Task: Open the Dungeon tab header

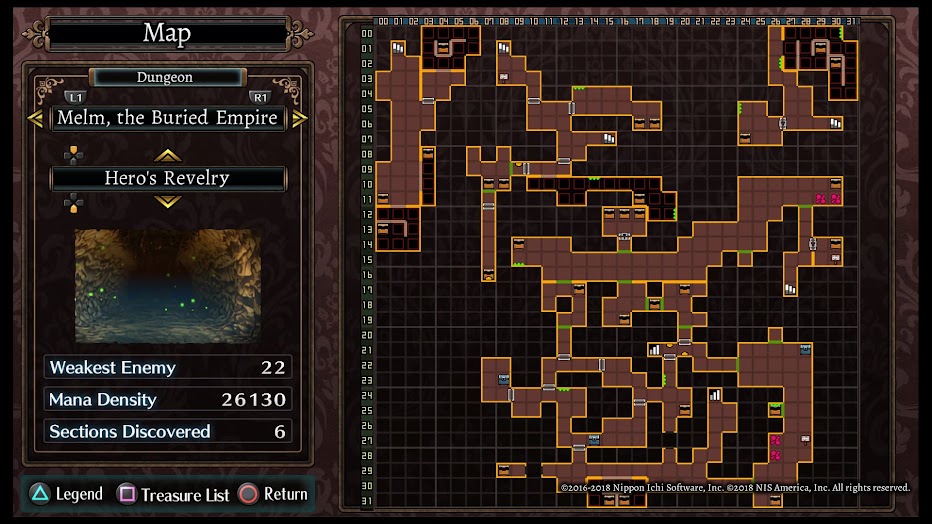Action: pos(166,77)
